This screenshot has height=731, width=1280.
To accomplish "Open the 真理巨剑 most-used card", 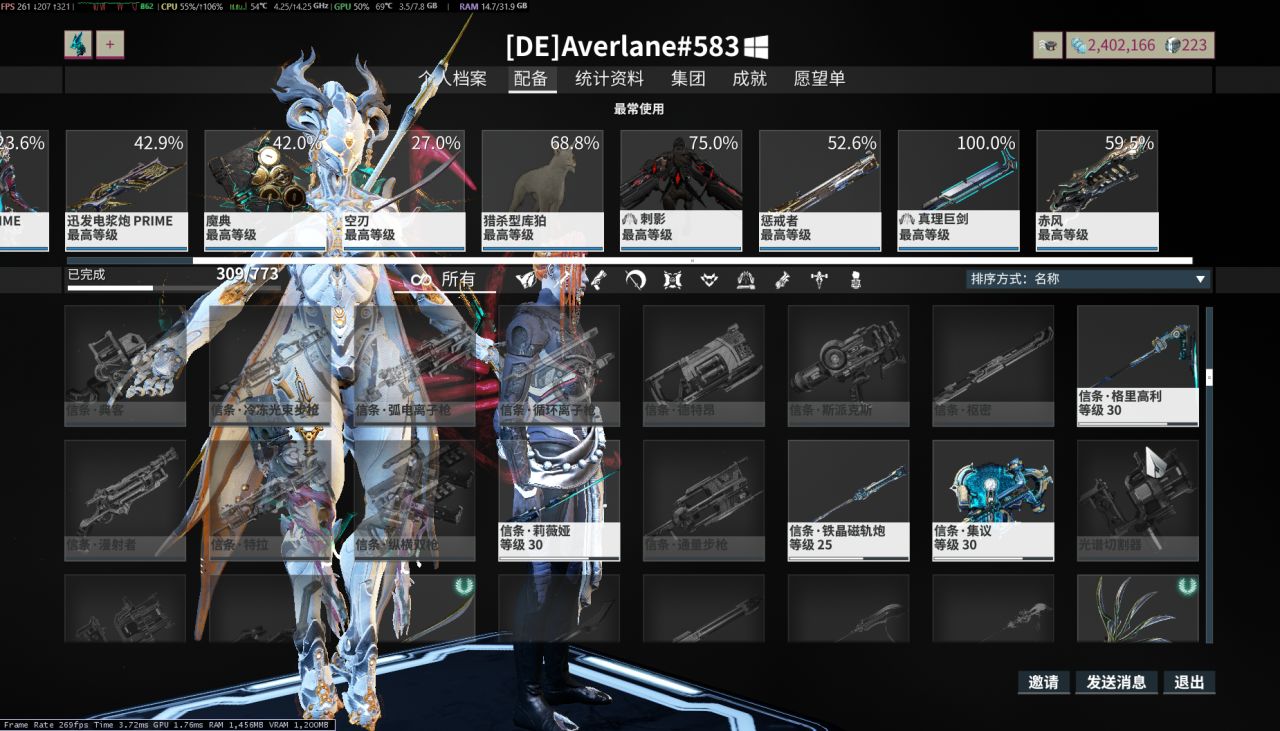I will pos(958,190).
